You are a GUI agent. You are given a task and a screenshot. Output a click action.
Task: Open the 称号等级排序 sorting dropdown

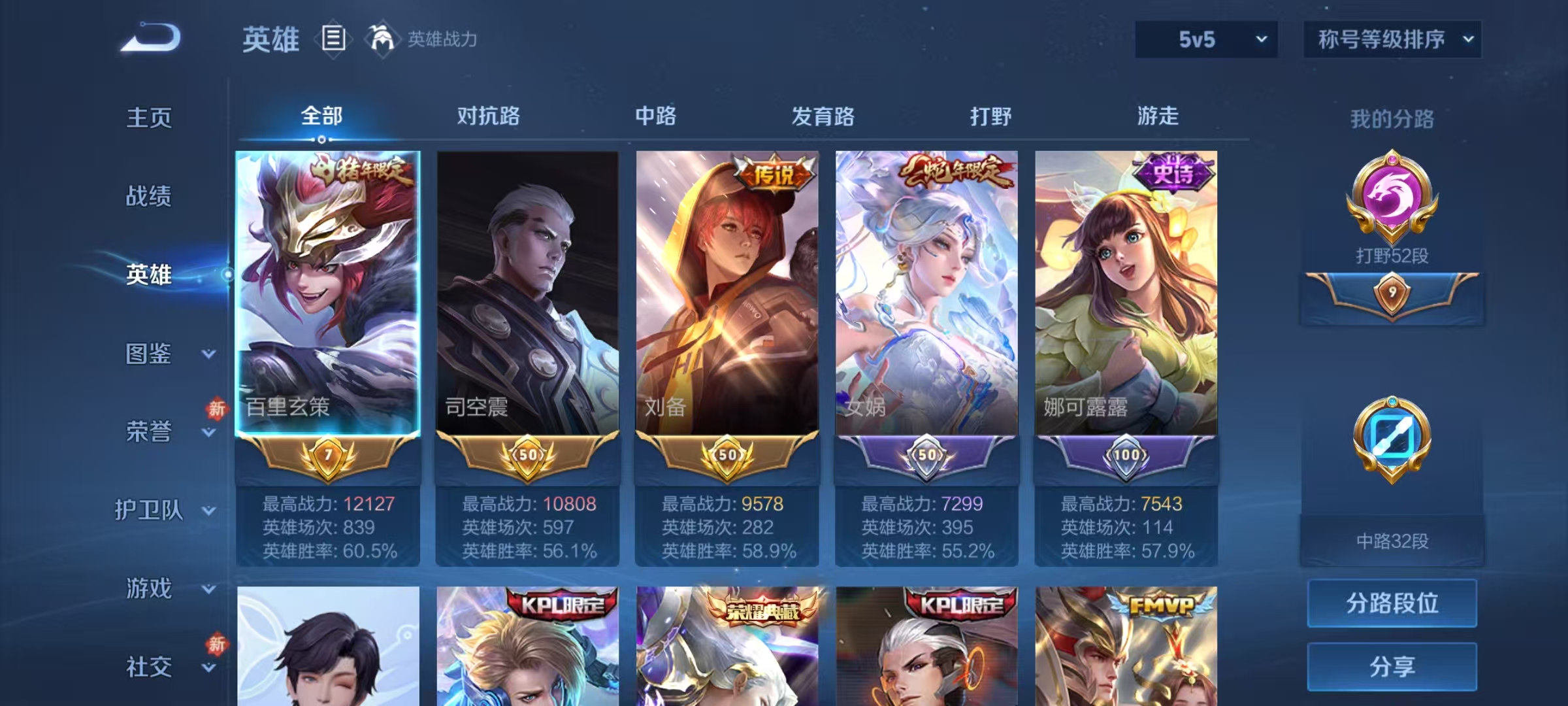(1392, 39)
